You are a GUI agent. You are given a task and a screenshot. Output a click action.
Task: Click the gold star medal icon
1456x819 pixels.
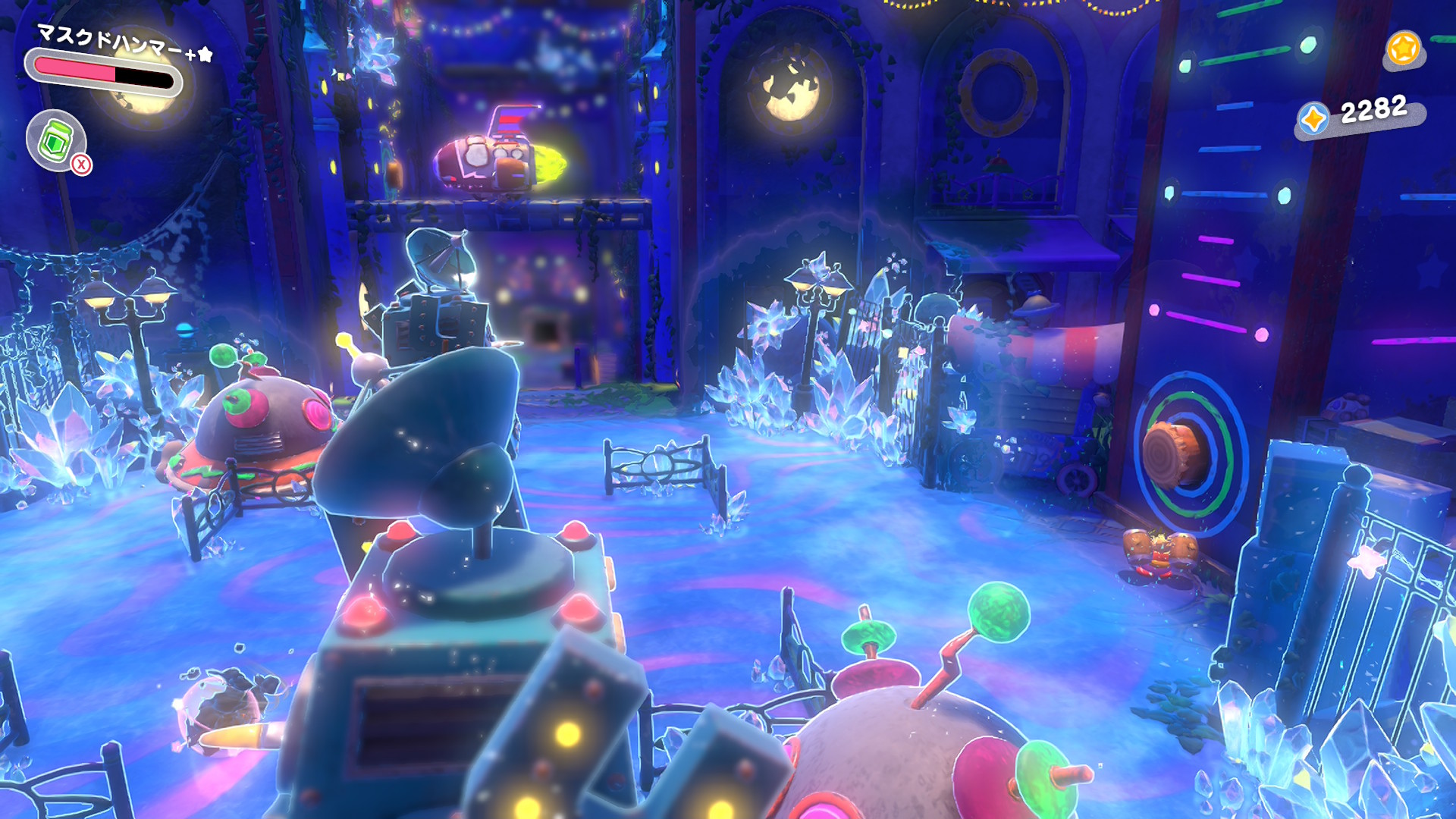coord(1402,49)
